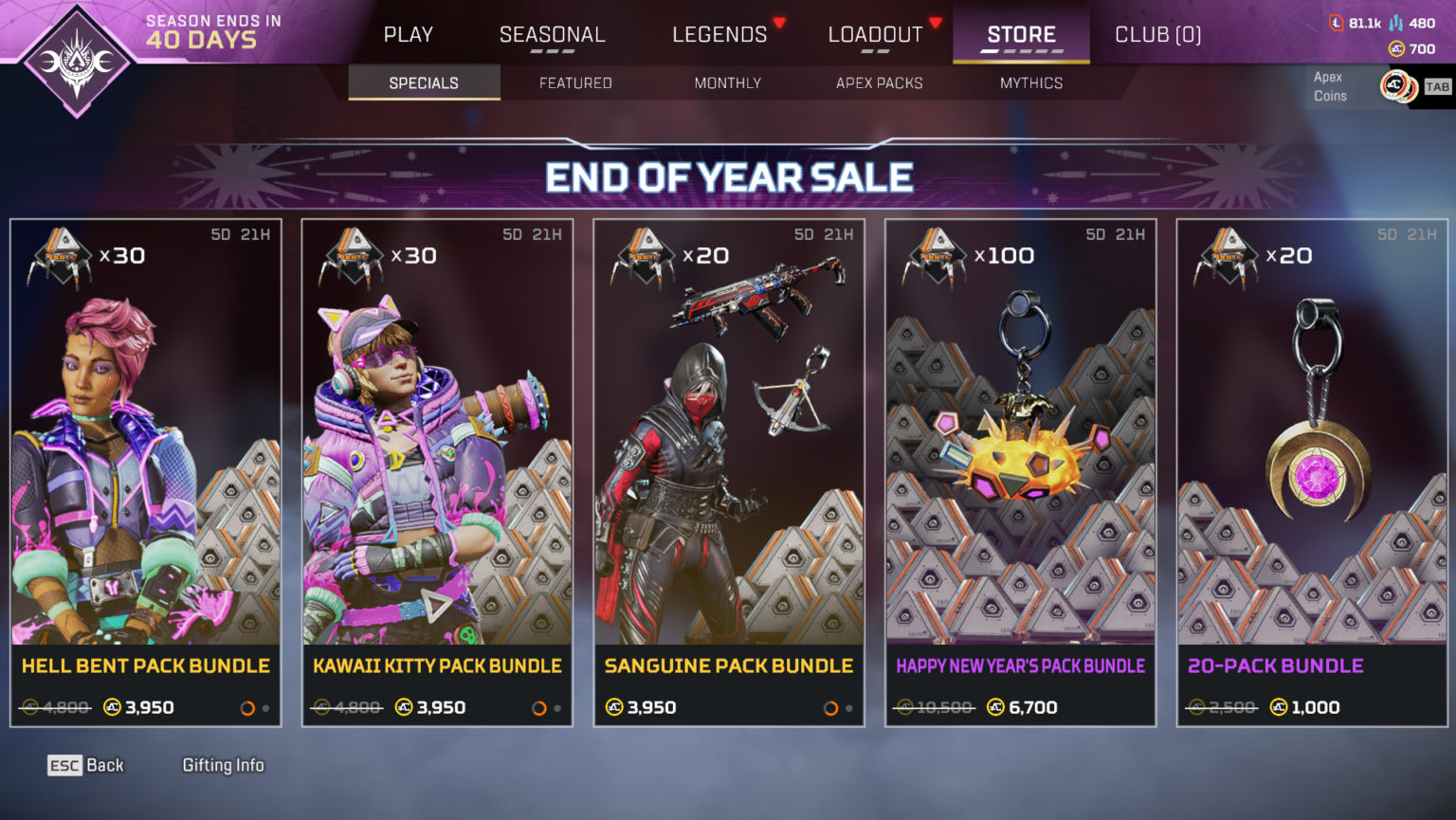The image size is (1456, 820).
Task: Click the red alert badge above LEGENDS
Action: pos(781,22)
